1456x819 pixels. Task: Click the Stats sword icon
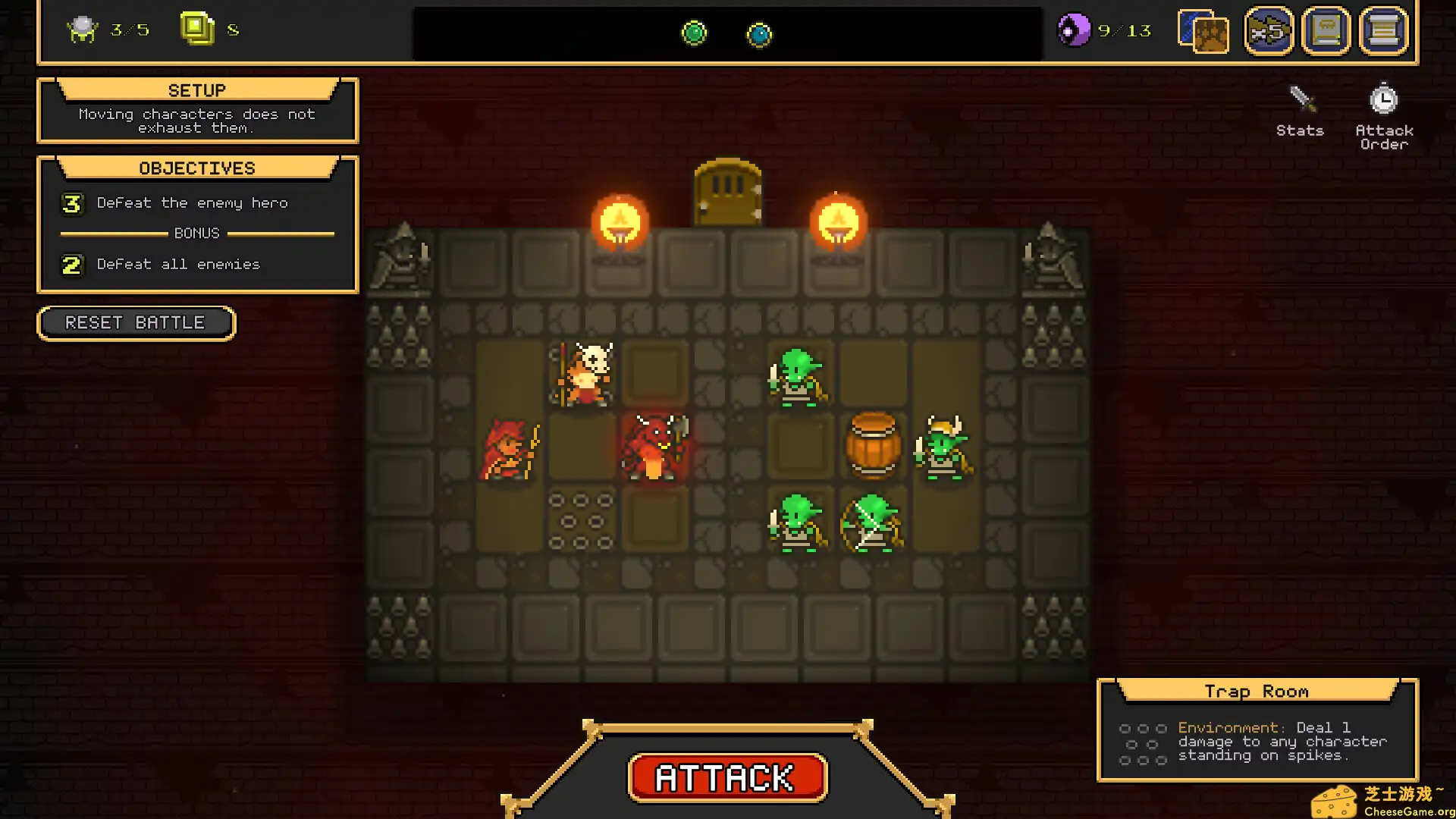(x=1299, y=99)
